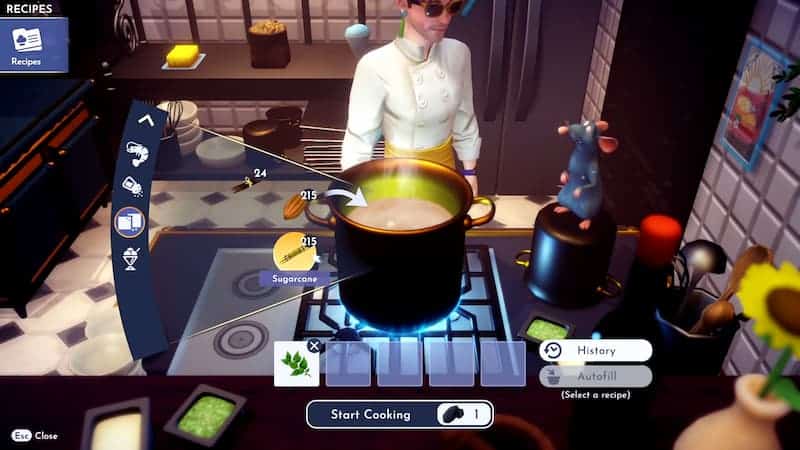The width and height of the screenshot is (800, 450).
Task: Click the Autofill button
Action: (595, 377)
